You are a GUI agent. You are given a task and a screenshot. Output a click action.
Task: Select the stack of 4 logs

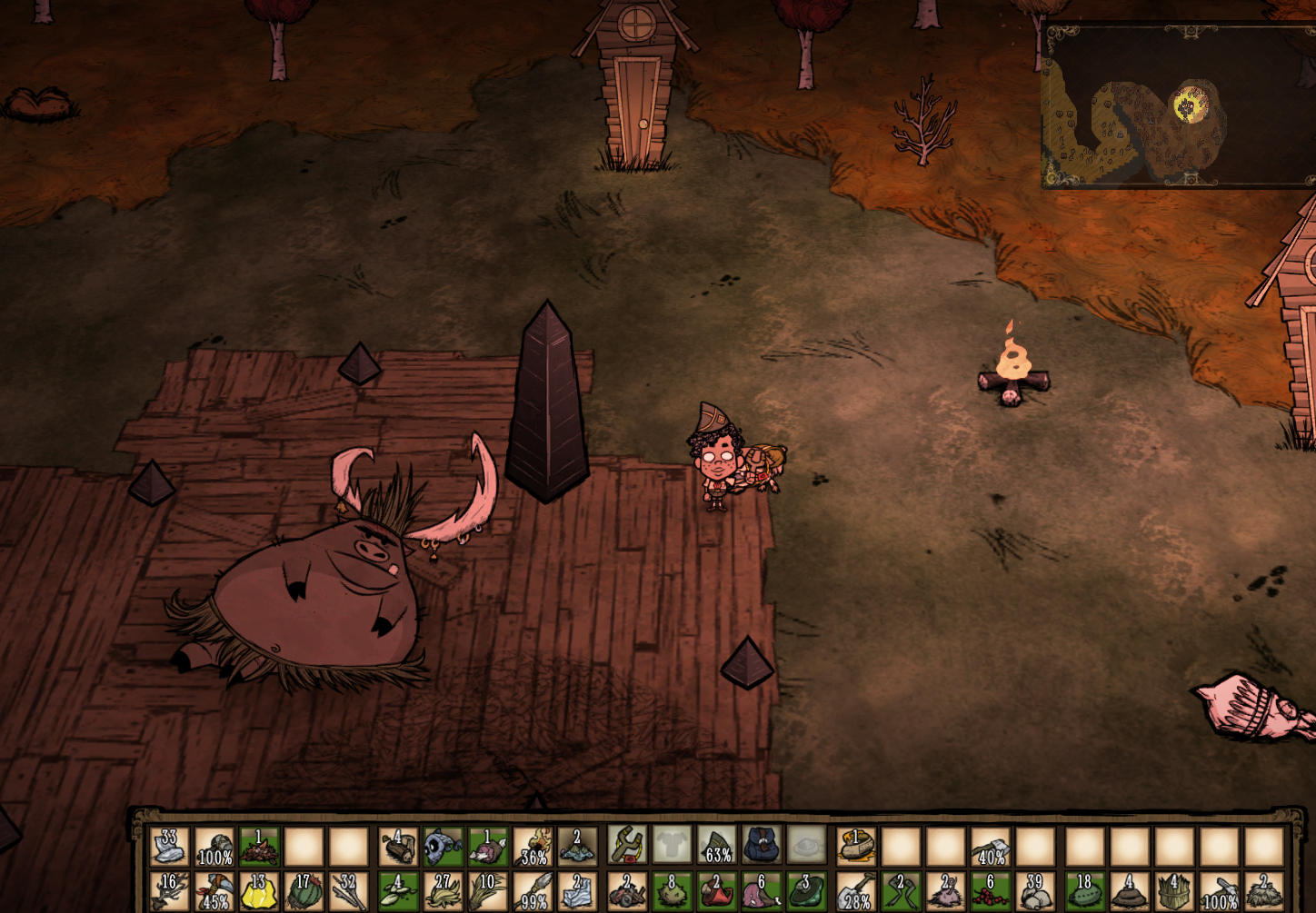click(397, 845)
